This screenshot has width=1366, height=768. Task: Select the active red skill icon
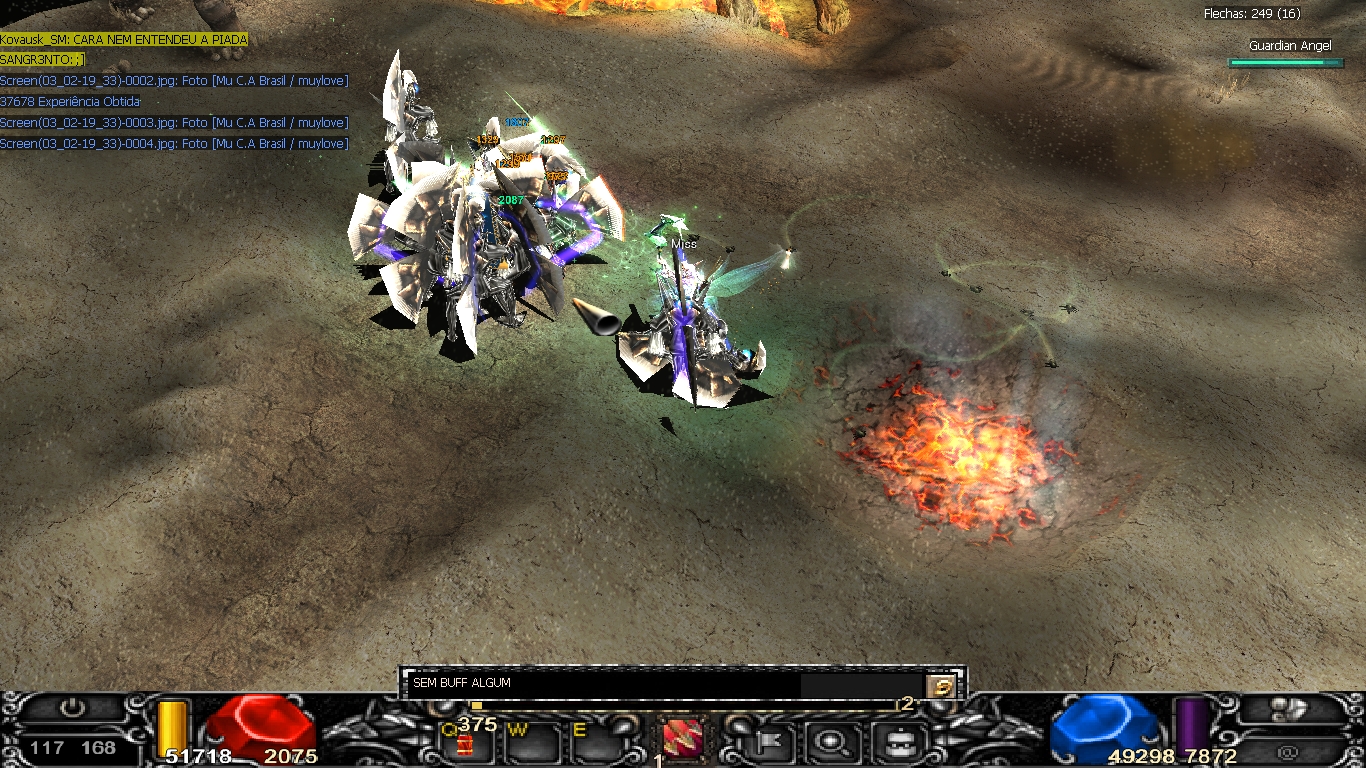click(682, 741)
